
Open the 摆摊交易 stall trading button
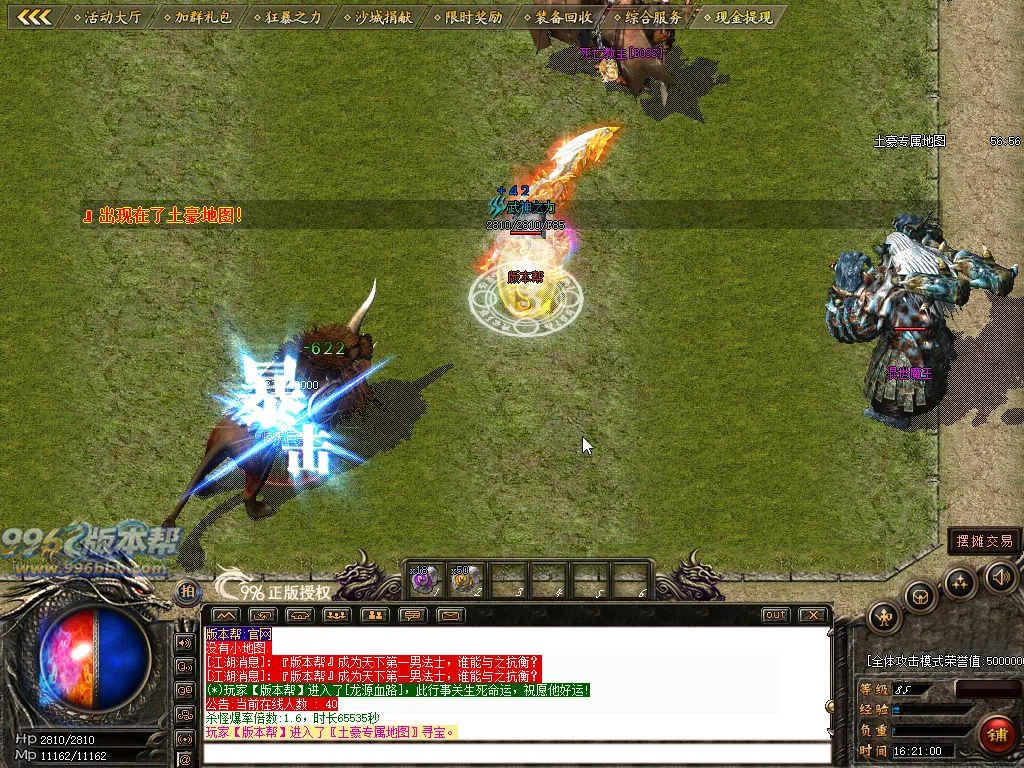pyautogui.click(x=984, y=541)
